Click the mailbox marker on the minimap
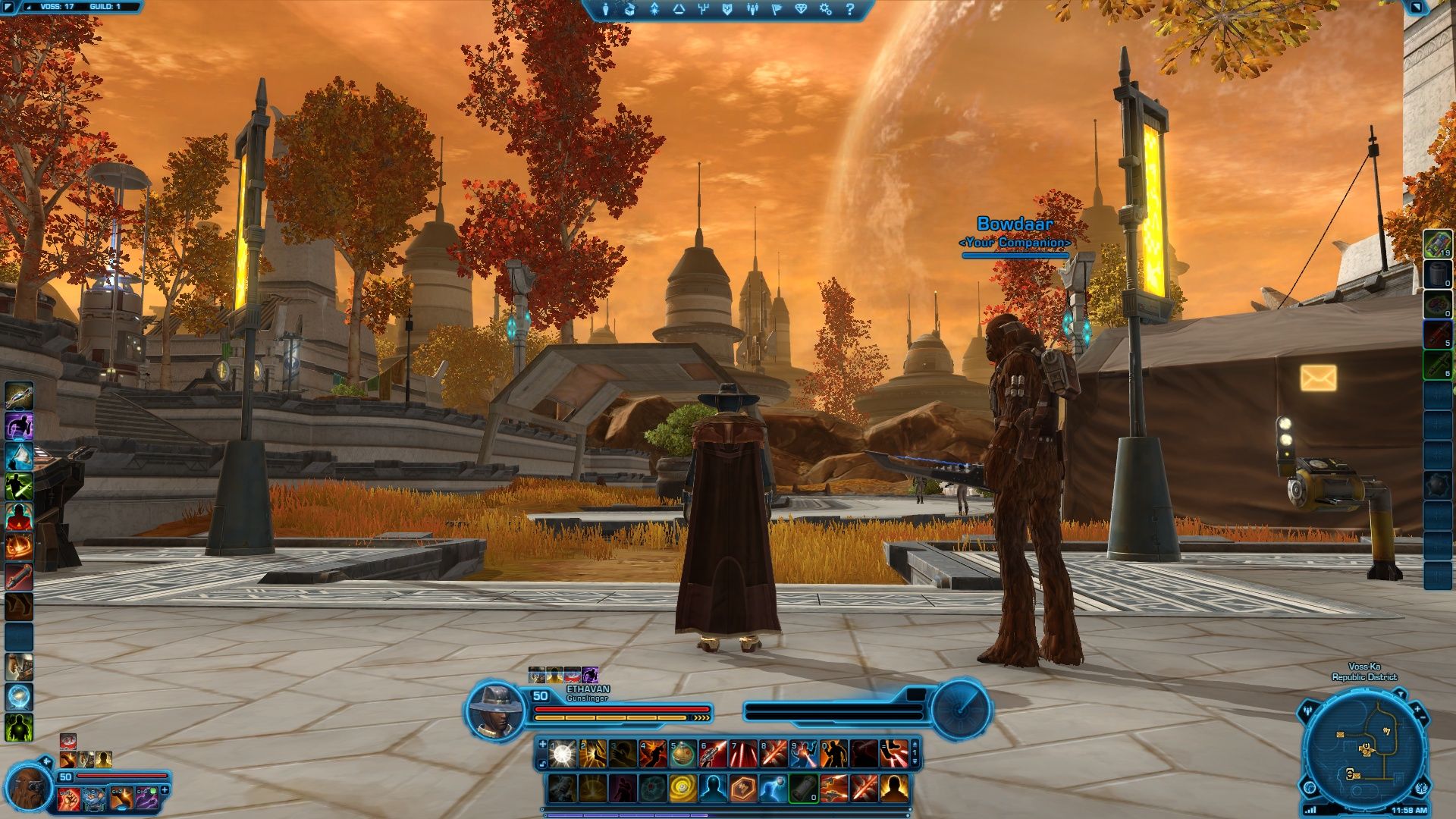Screen dimensions: 1456x819 pyautogui.click(x=1341, y=735)
